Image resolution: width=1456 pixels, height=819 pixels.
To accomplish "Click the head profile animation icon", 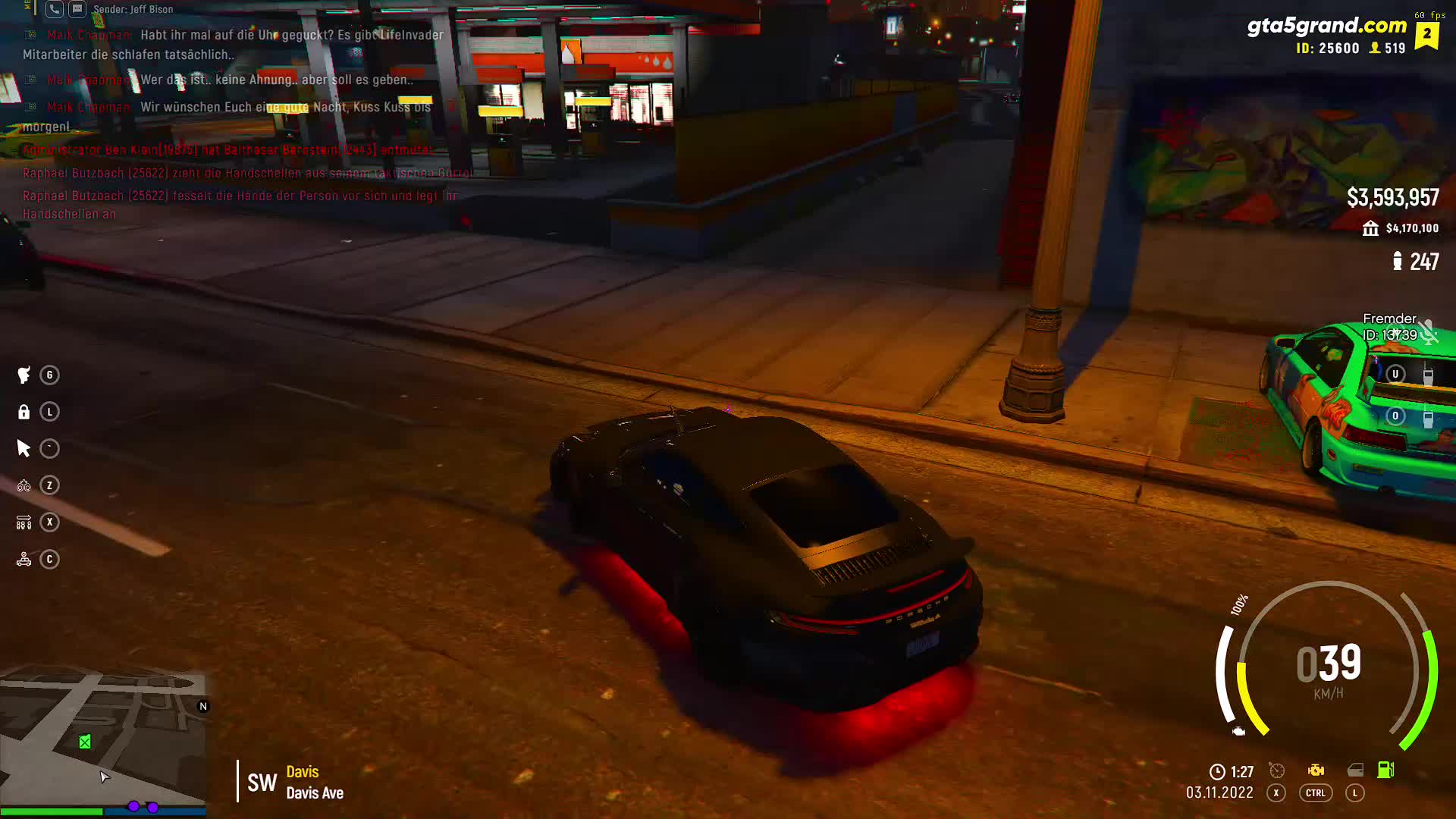I will click(24, 375).
